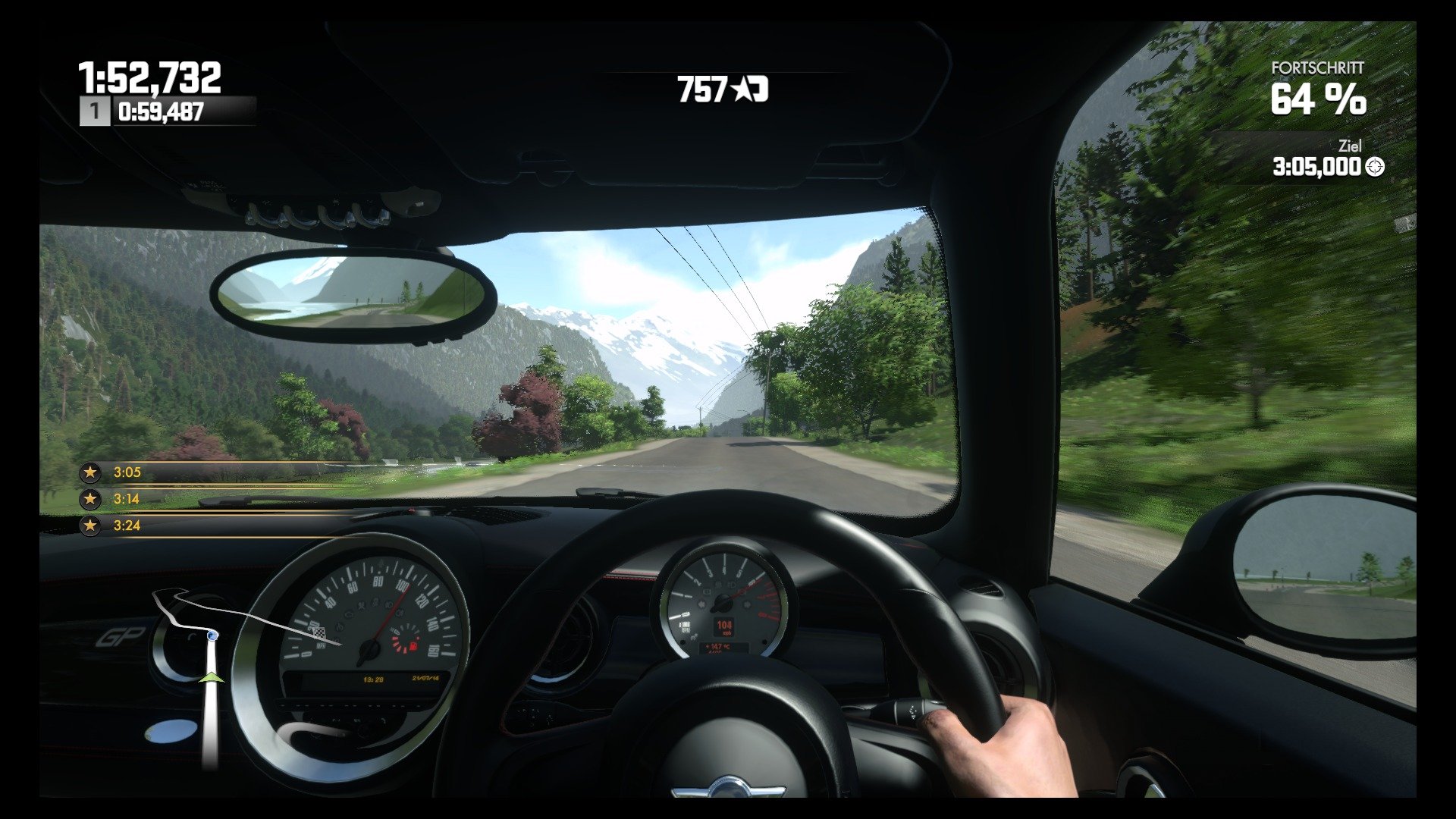Click the checkered flag symbol inside the speedometer
This screenshot has height=819, width=1456.
(x=318, y=632)
